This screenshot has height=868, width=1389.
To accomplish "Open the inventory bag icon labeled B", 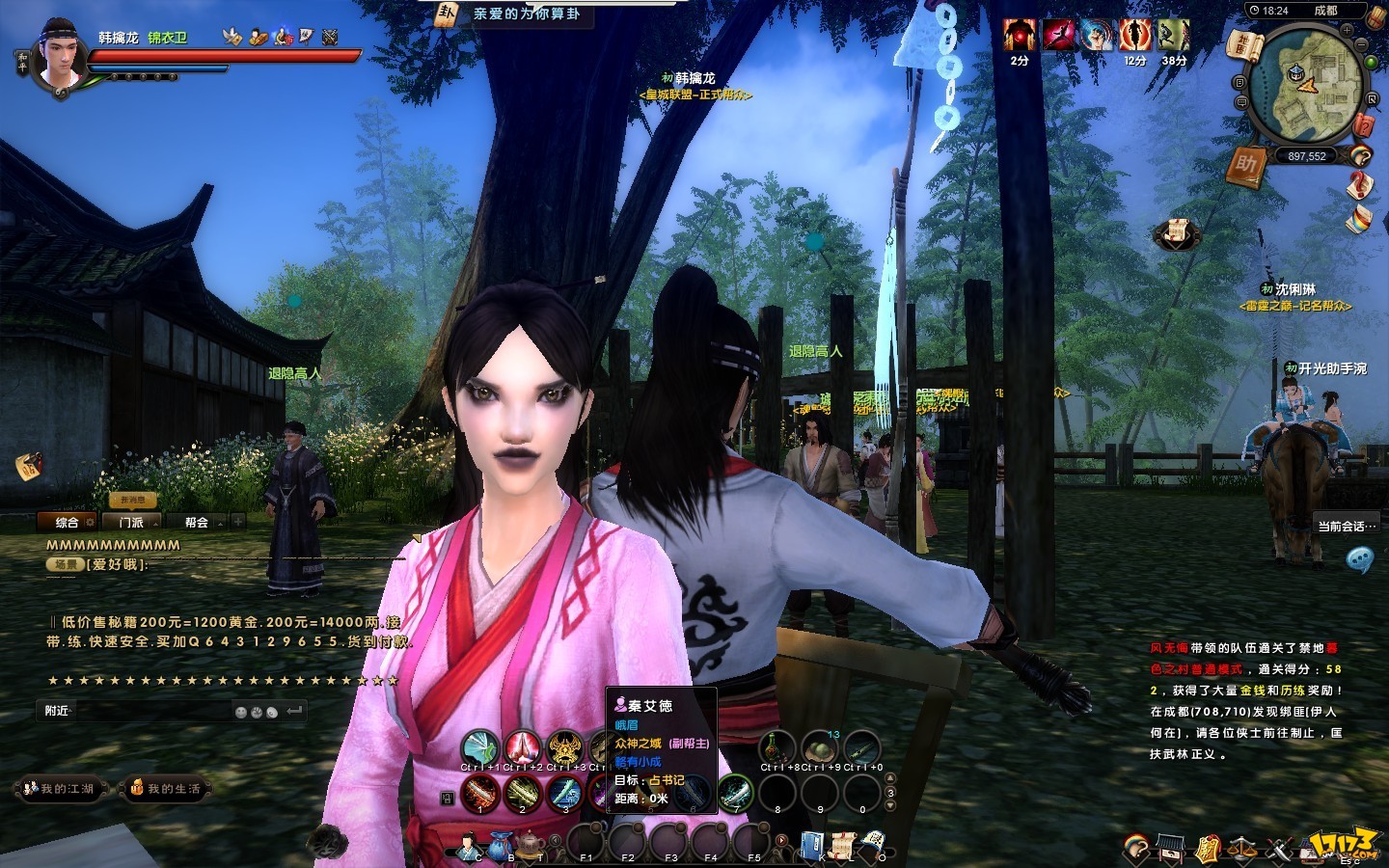I will (500, 847).
